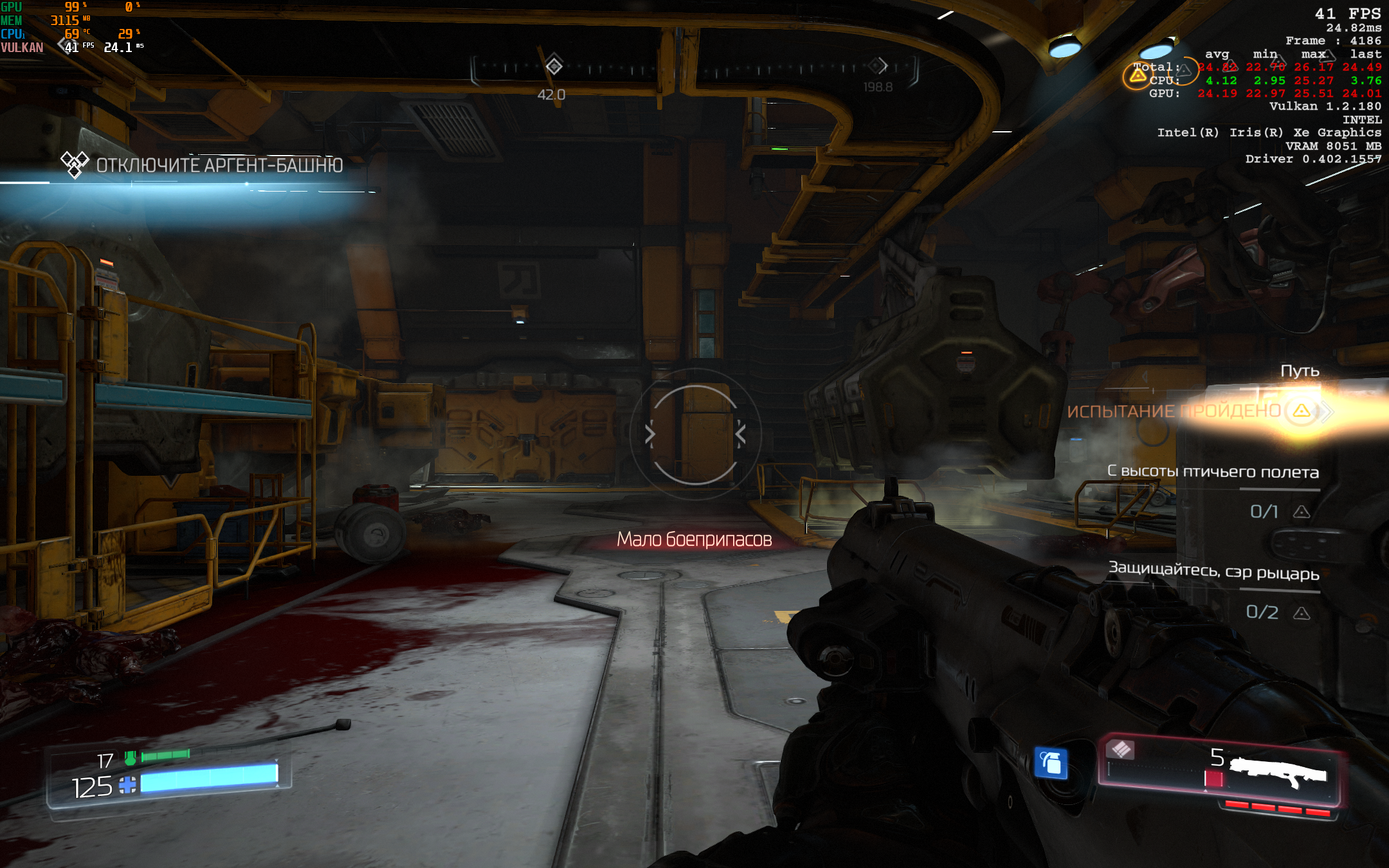Click the objective tracker "ОТКЛЮЧИТЕ АРГЕНТ-БАШНЮ"
The width and height of the screenshot is (1389, 868).
coord(219,165)
